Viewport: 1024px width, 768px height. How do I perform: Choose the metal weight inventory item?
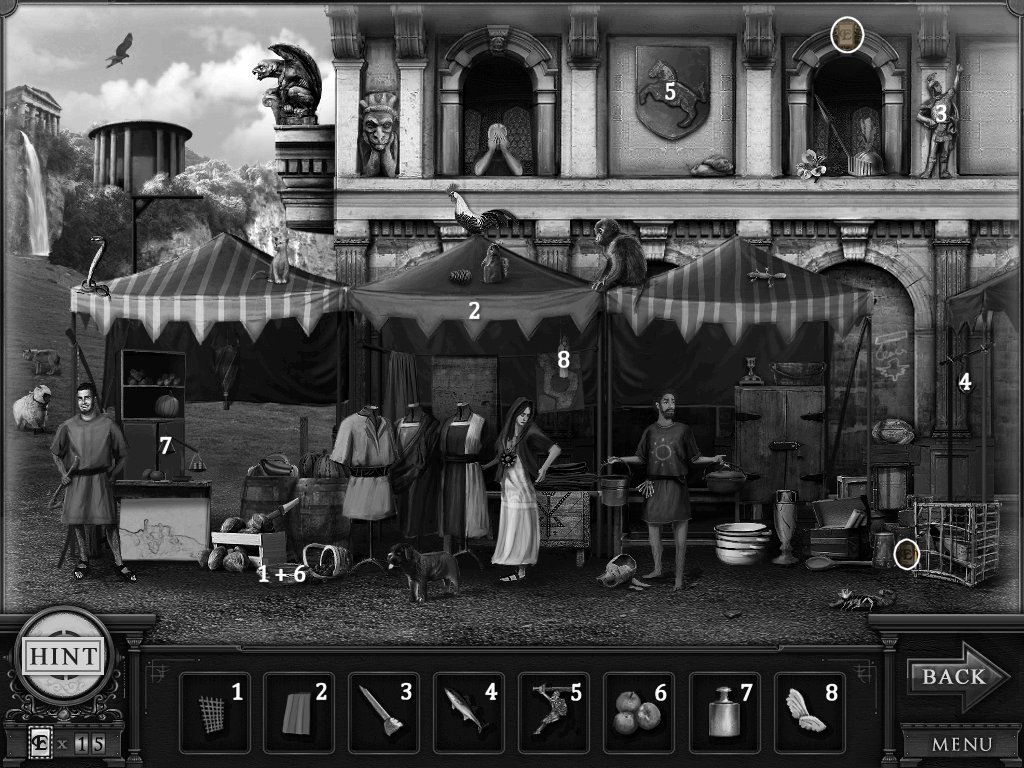(x=725, y=712)
